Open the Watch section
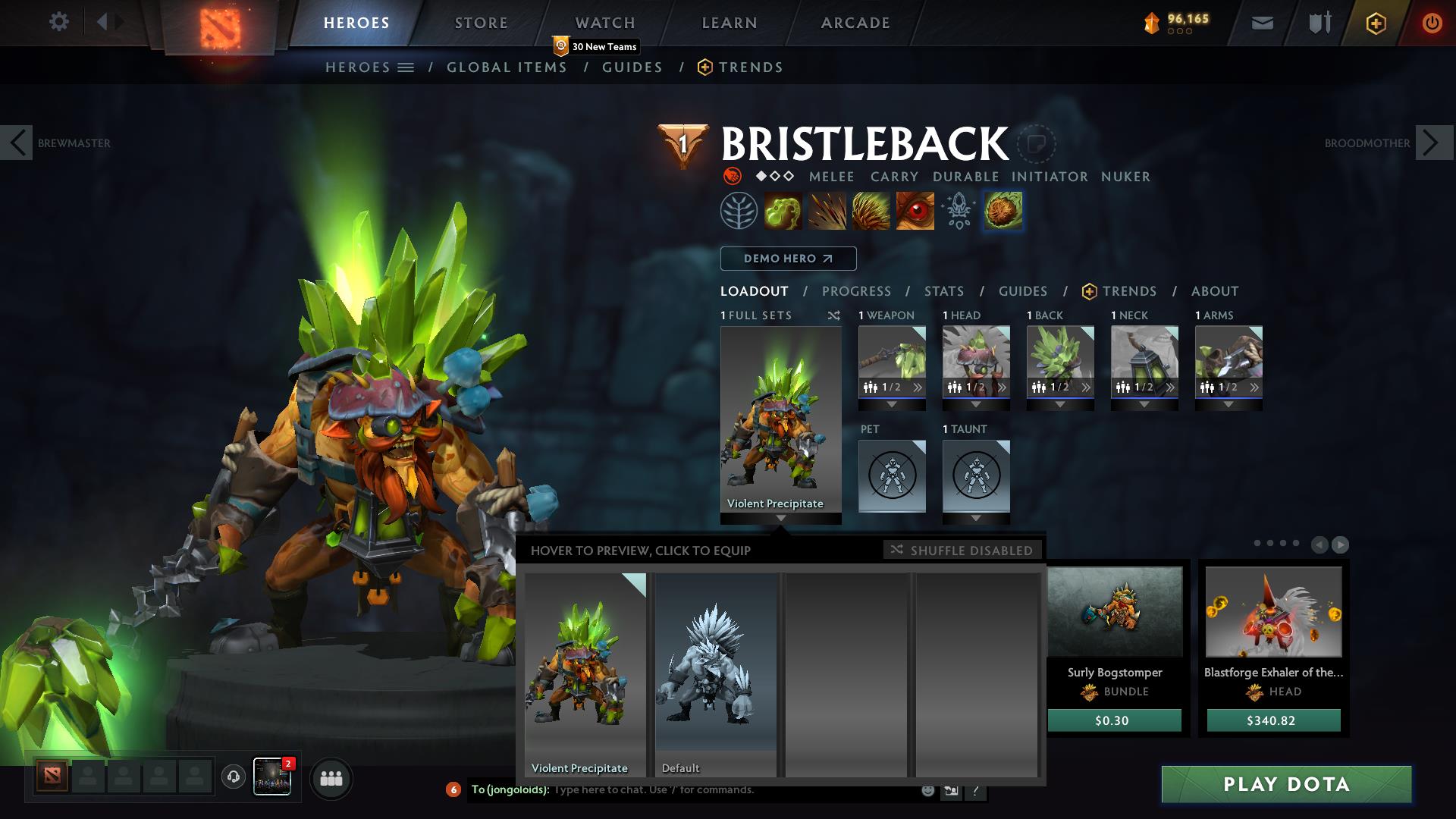 (605, 23)
